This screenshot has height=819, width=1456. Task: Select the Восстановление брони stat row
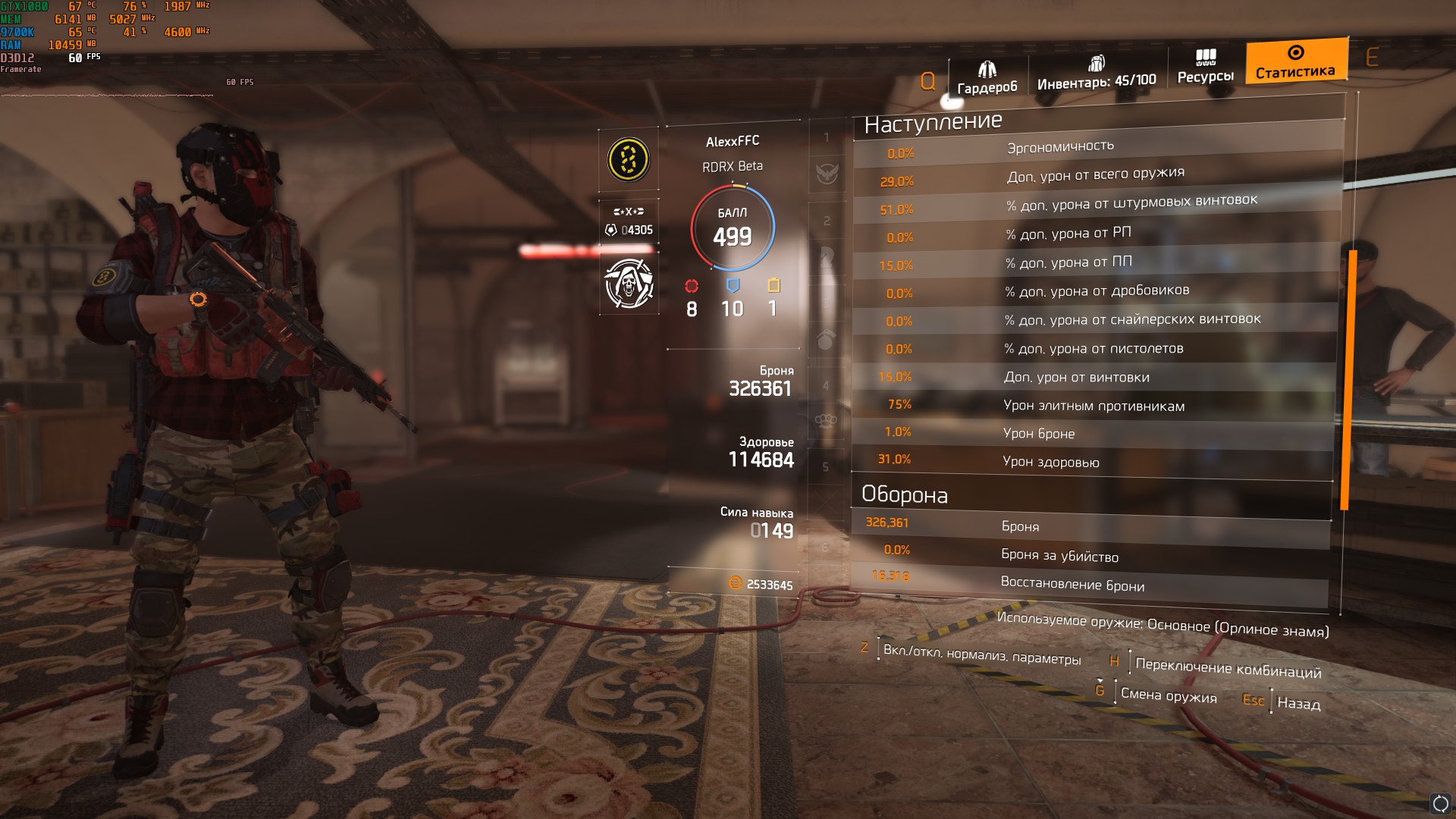tap(1089, 584)
